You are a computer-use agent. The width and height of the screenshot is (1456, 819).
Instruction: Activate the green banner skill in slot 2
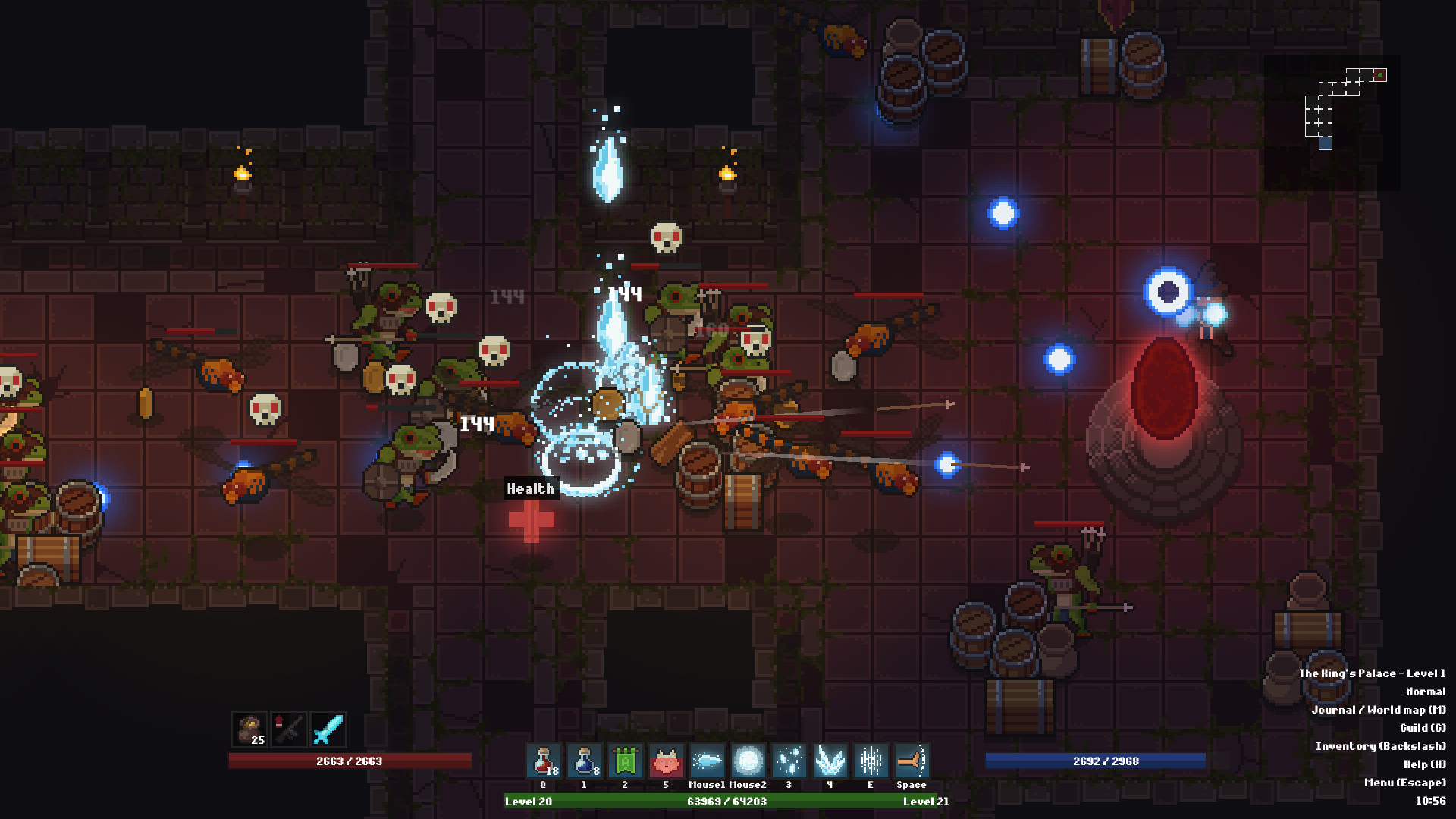point(624,762)
